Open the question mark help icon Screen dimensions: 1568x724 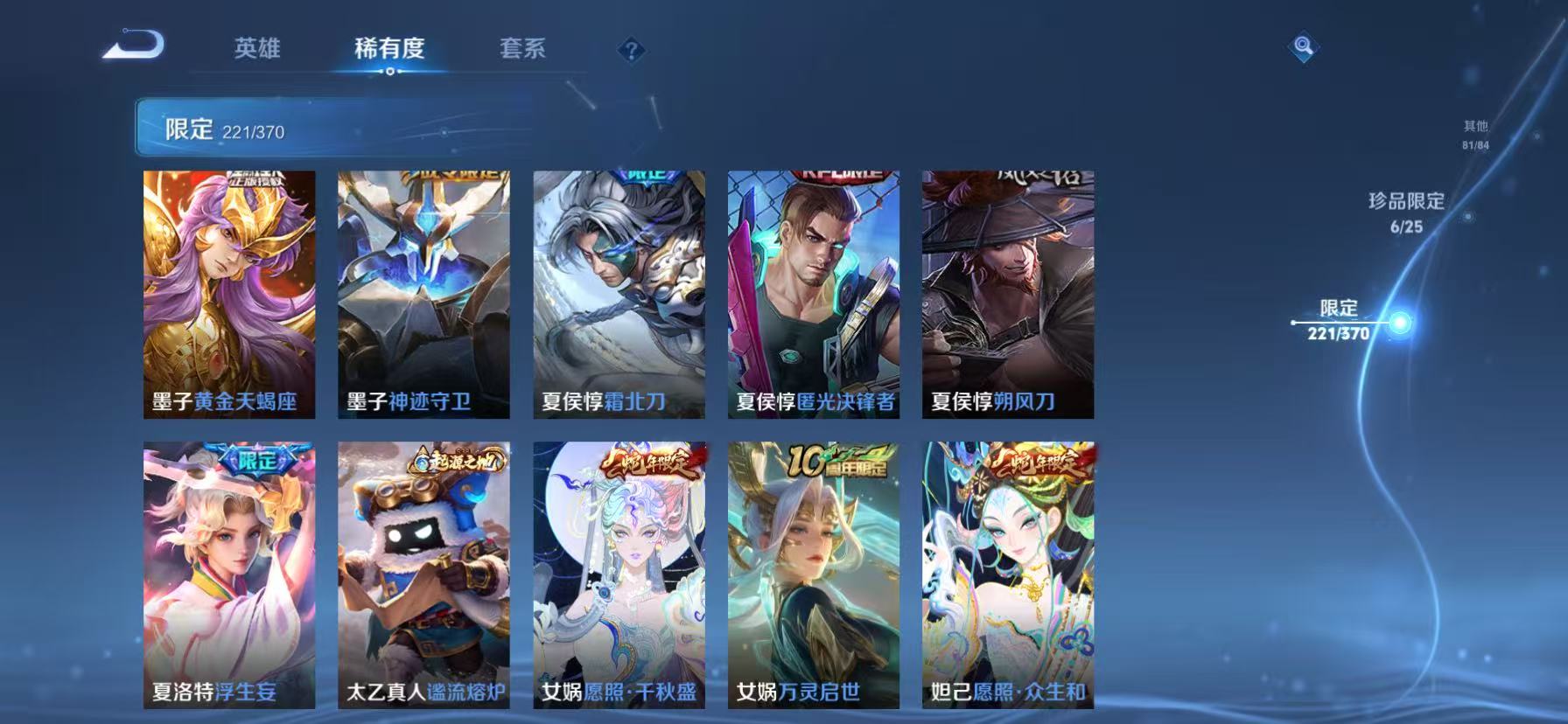click(629, 50)
